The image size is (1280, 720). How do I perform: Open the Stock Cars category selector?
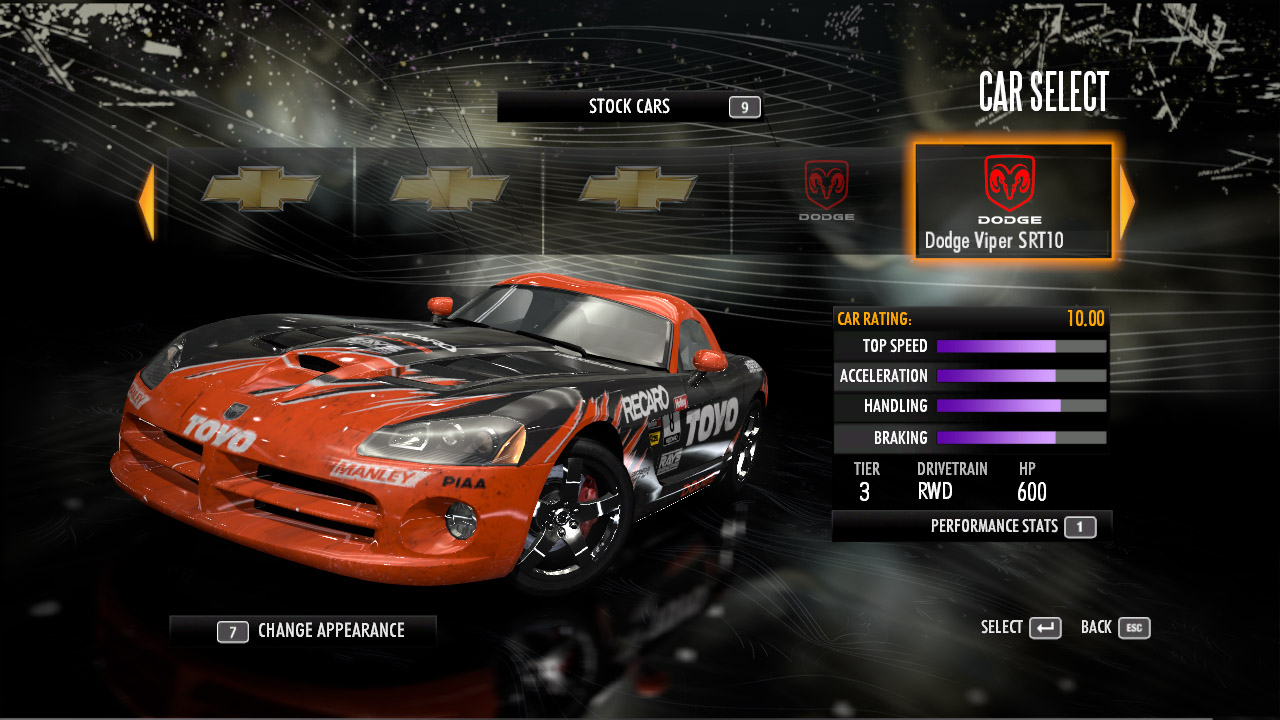pos(630,107)
